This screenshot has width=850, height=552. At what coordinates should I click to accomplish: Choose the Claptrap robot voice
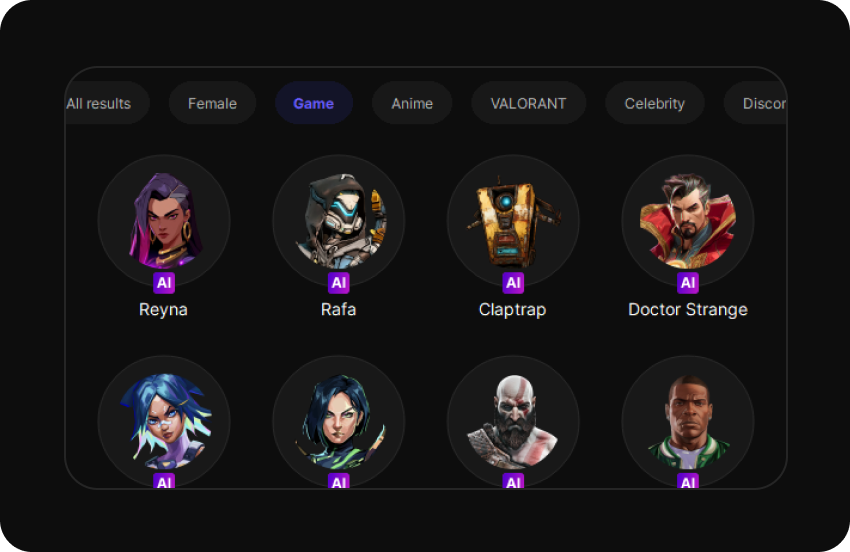pos(513,221)
